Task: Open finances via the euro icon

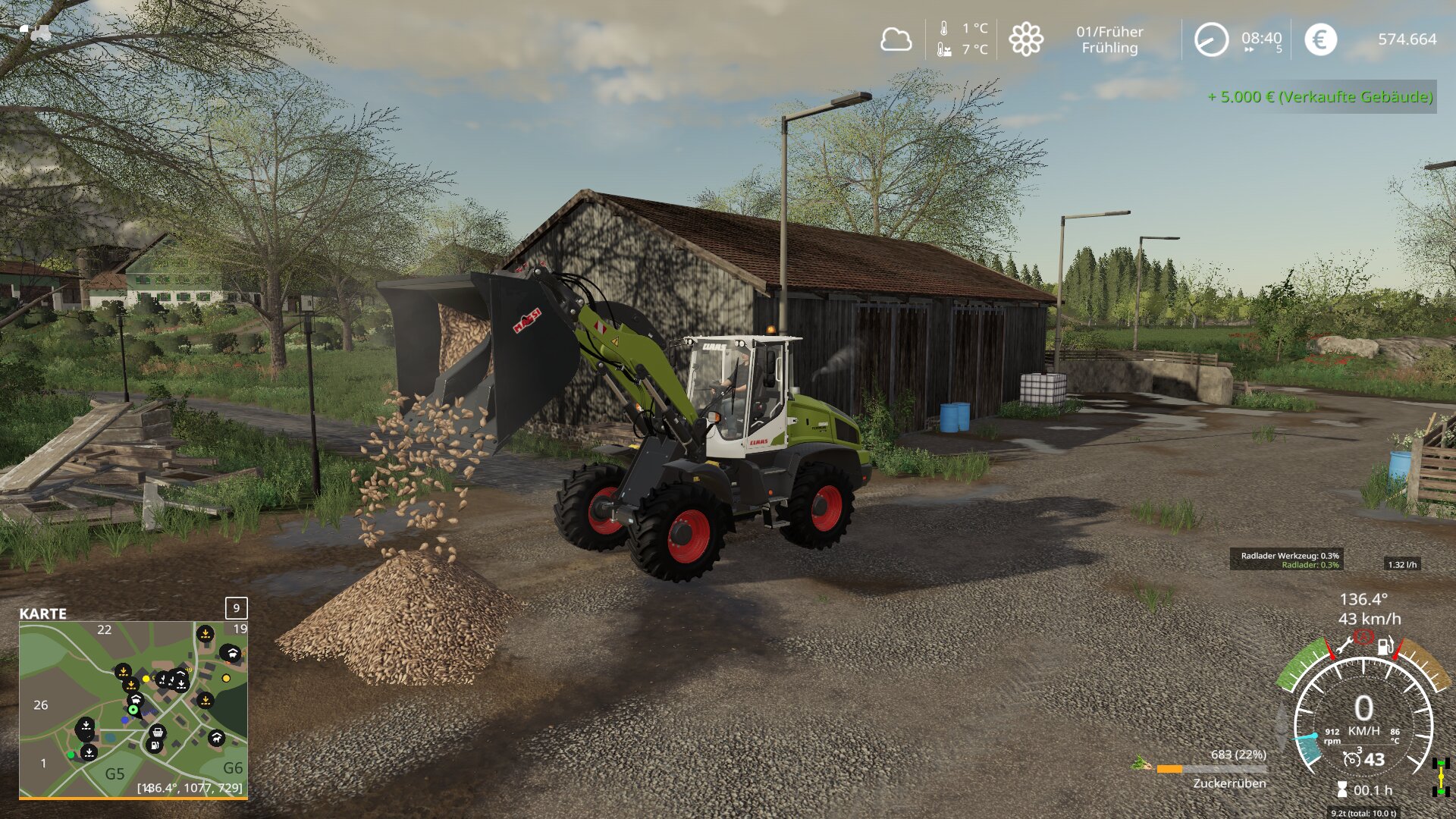Action: coord(1320,39)
